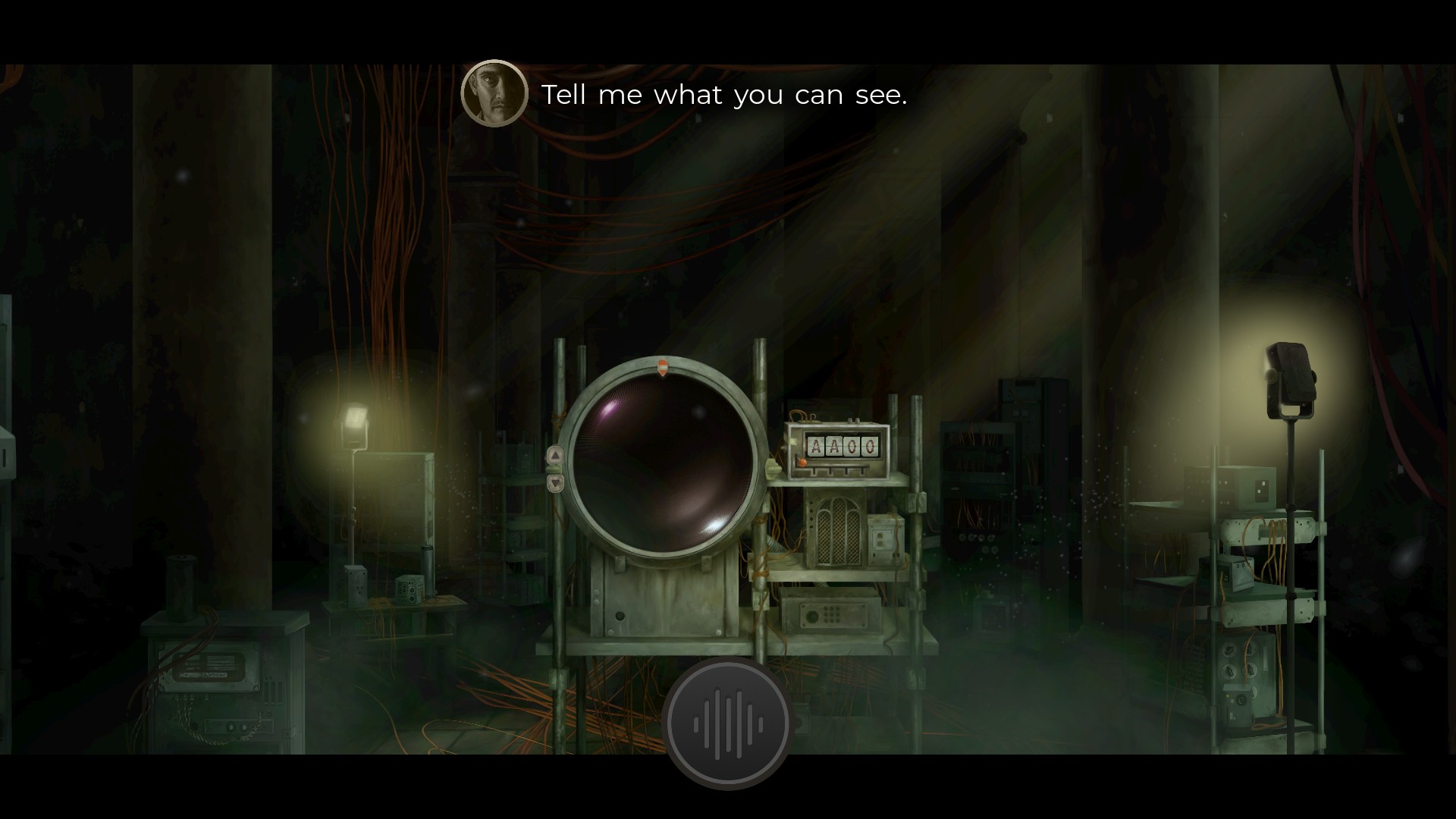
Task: Click the up arrow to raise the dish
Action: tap(555, 453)
